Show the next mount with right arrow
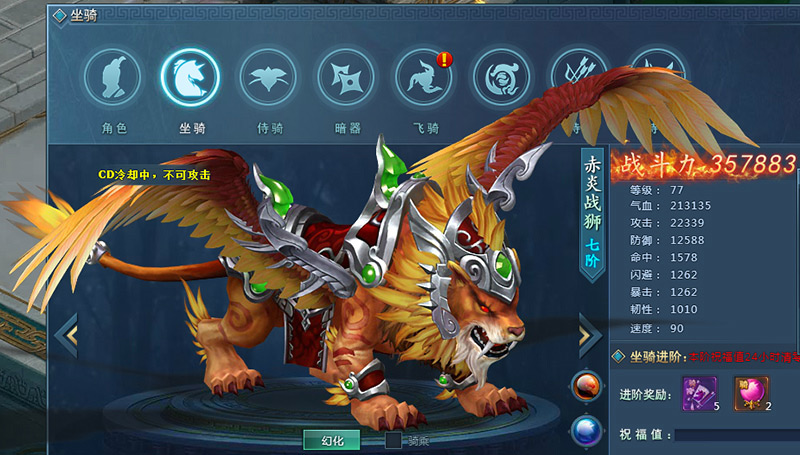The width and height of the screenshot is (800, 455). click(x=589, y=335)
